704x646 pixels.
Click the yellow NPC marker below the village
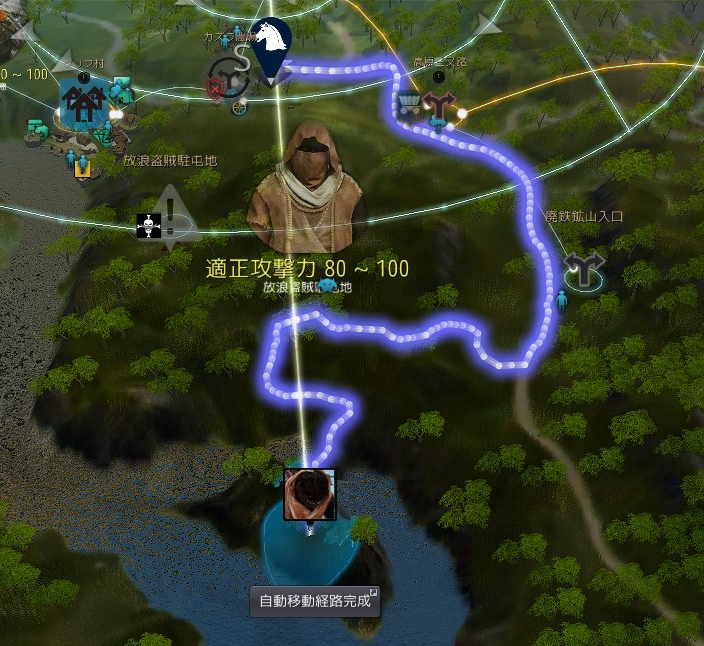point(82,169)
